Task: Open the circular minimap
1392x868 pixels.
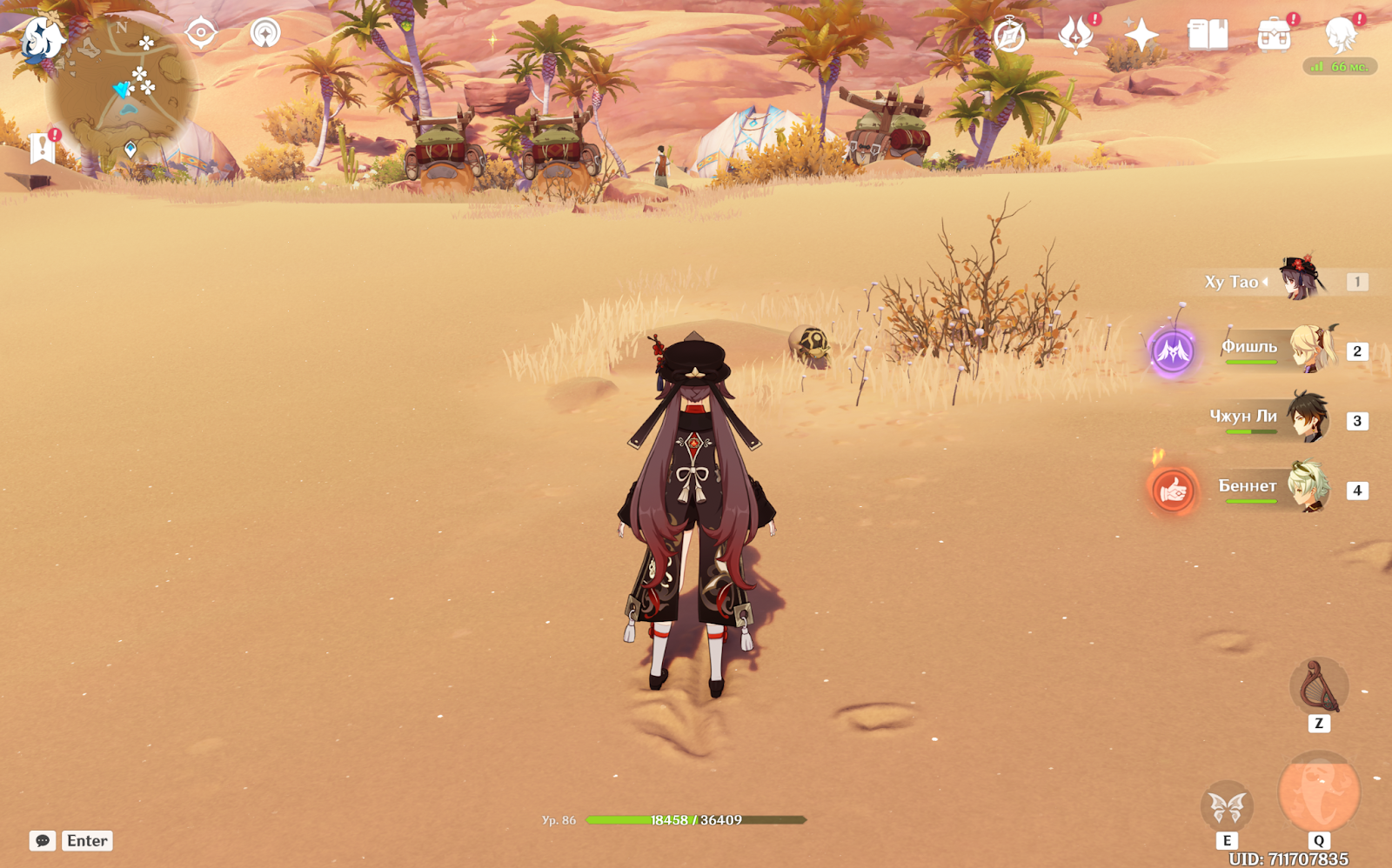Action: 122,91
